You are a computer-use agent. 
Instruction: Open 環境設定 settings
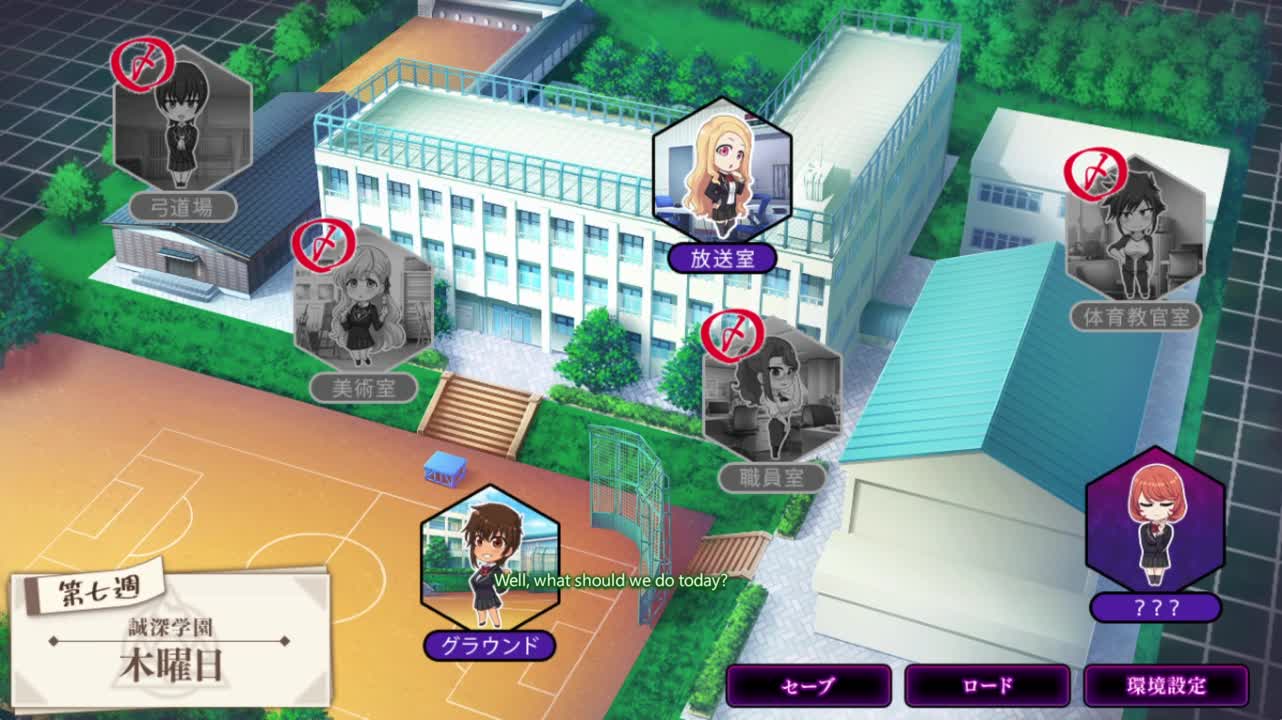(x=1166, y=686)
